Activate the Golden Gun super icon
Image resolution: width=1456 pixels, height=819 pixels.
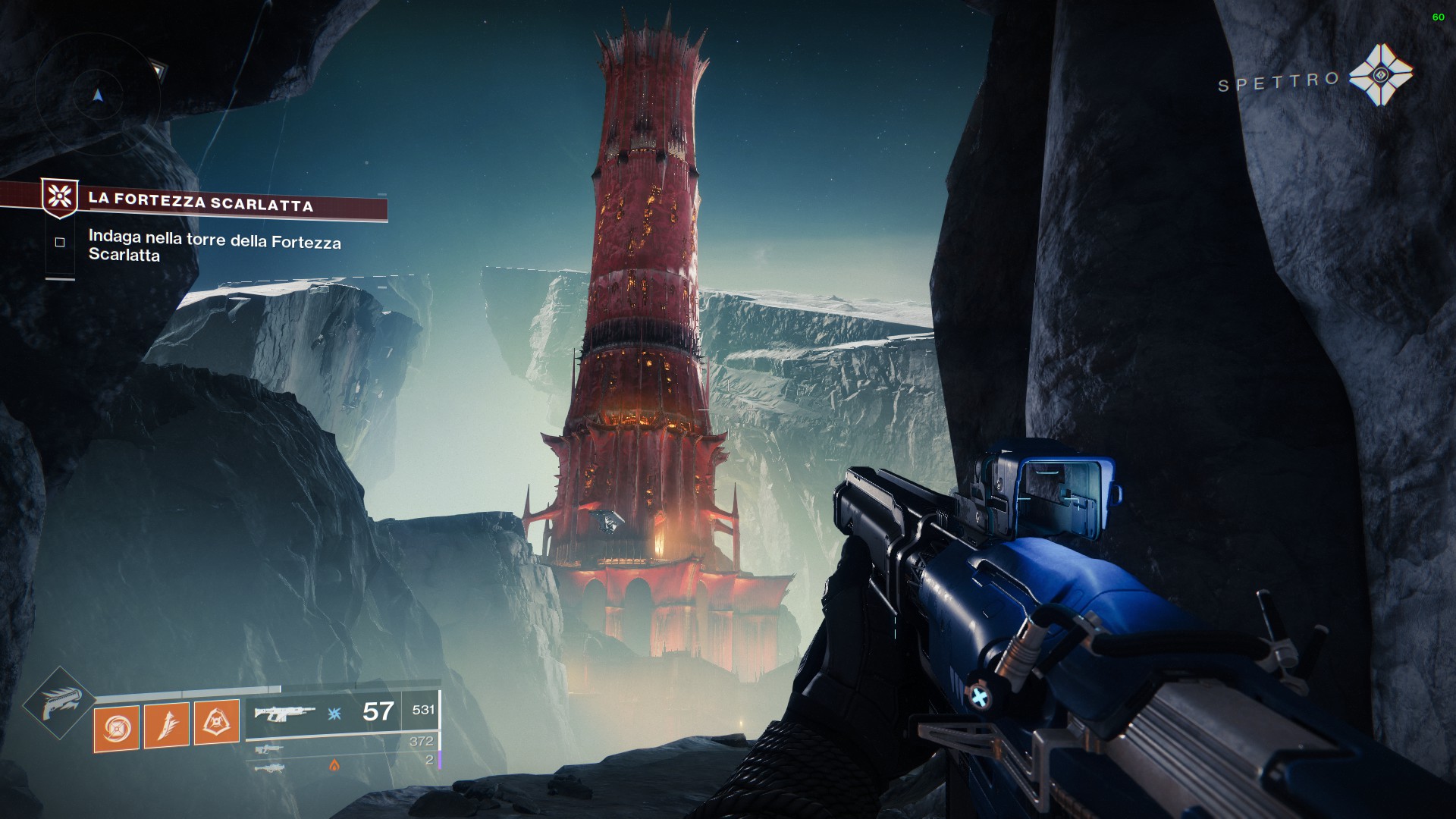[59, 703]
